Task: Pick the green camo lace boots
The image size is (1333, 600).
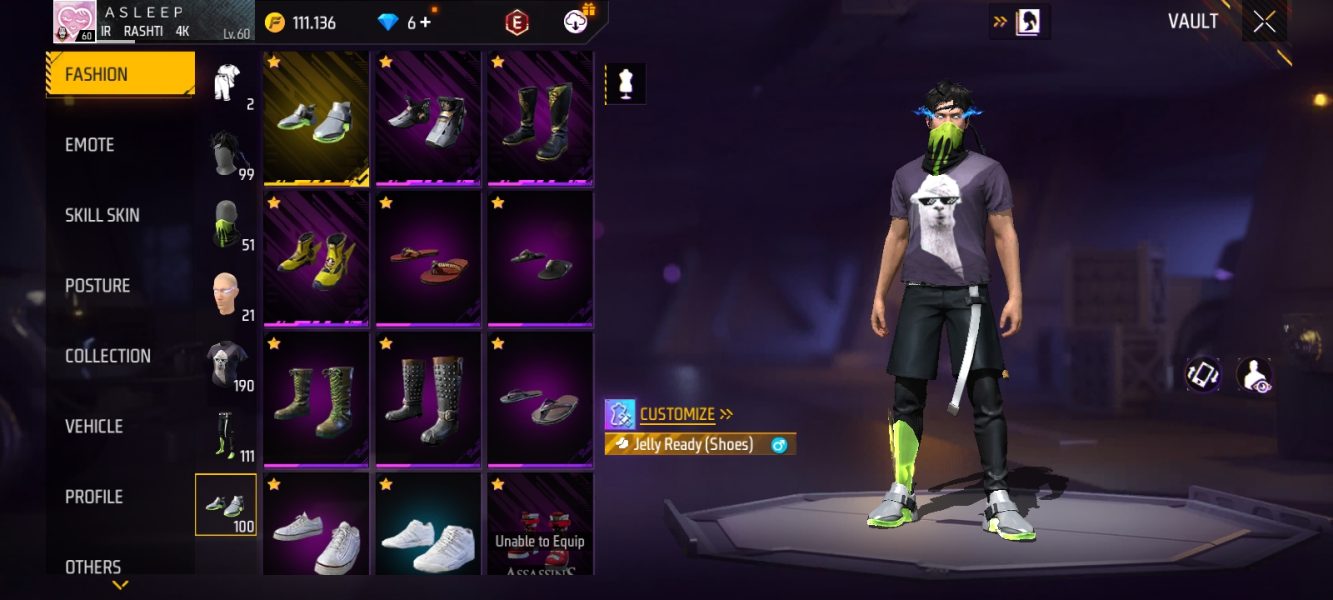Action: point(316,398)
